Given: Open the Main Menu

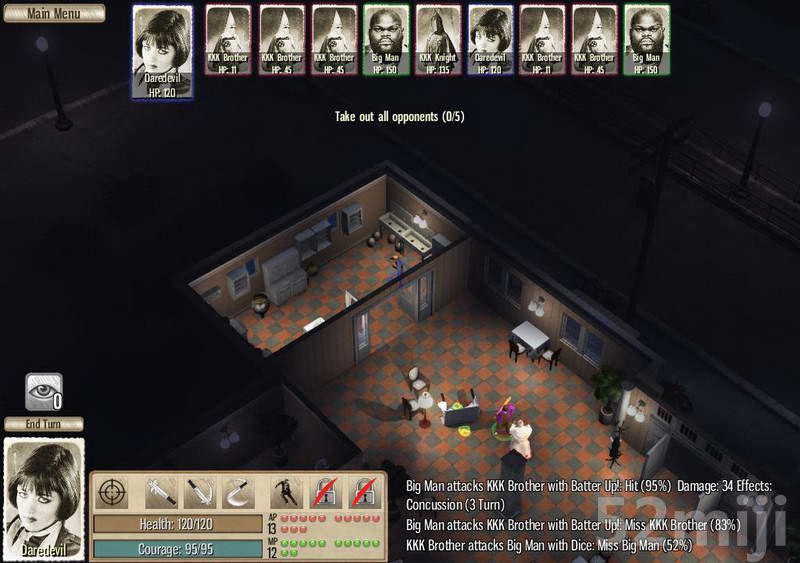Looking at the screenshot, I should click(52, 14).
